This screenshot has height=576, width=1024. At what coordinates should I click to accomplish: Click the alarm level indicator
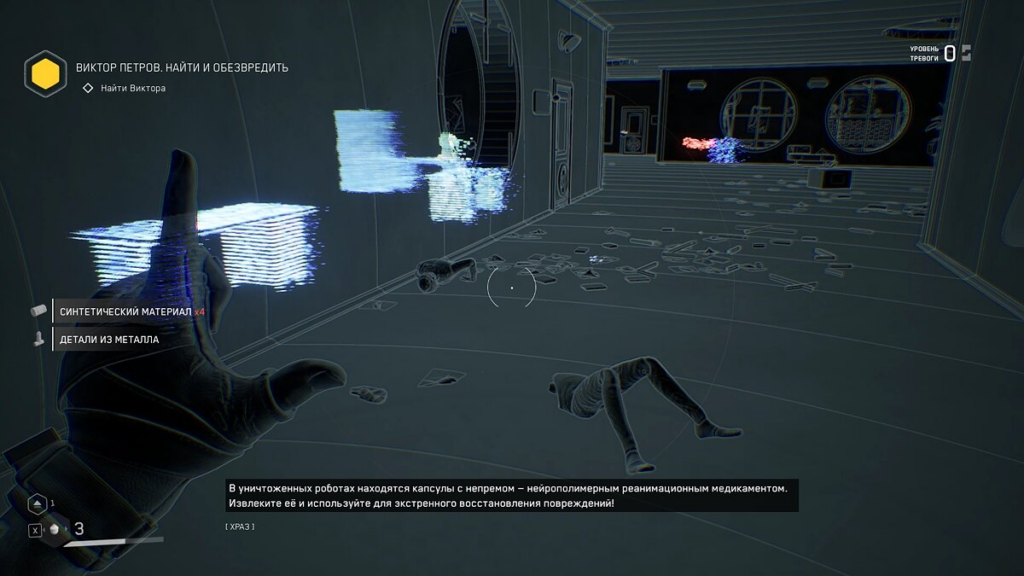coord(941,53)
